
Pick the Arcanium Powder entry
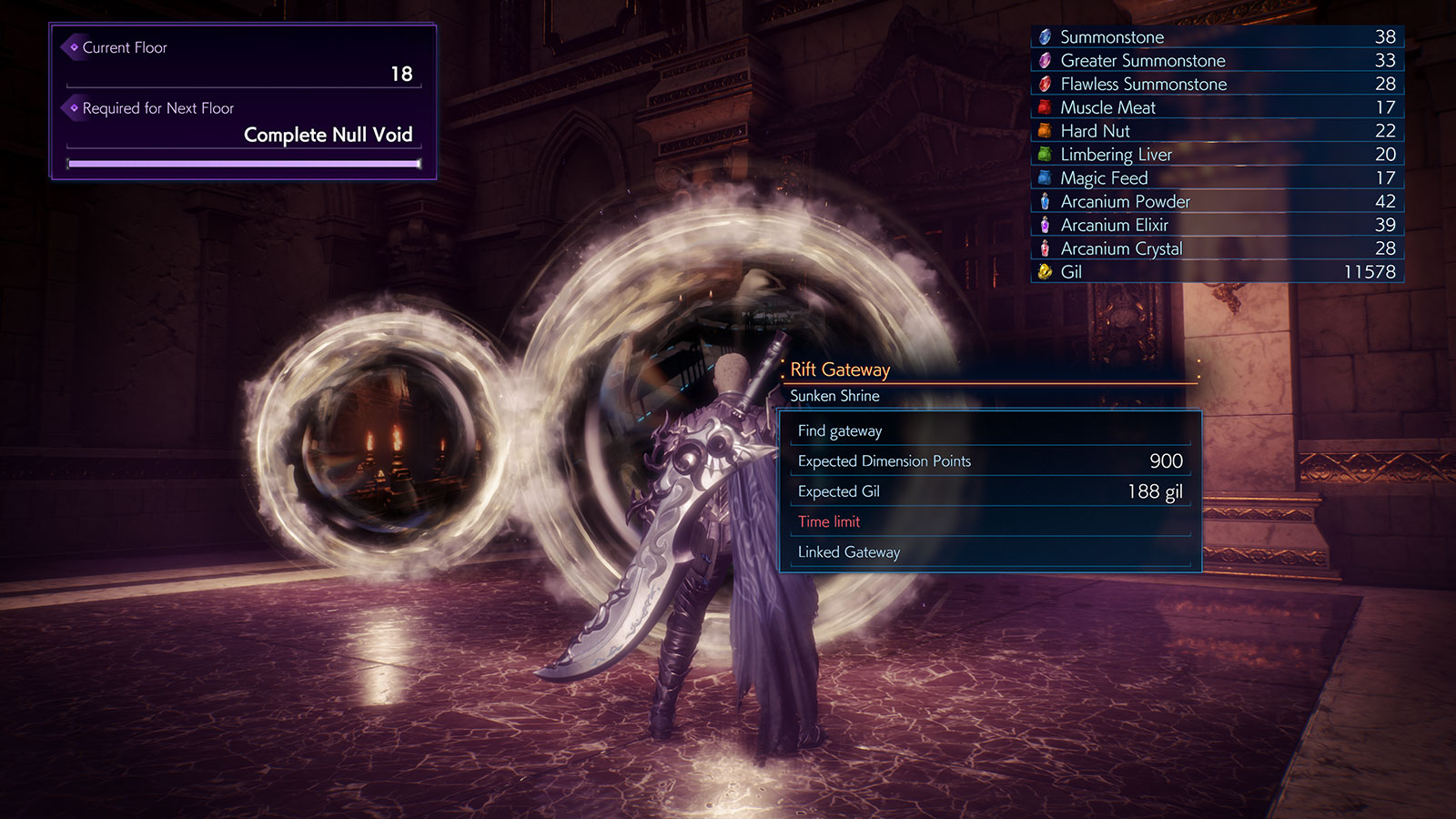[x=1217, y=202]
